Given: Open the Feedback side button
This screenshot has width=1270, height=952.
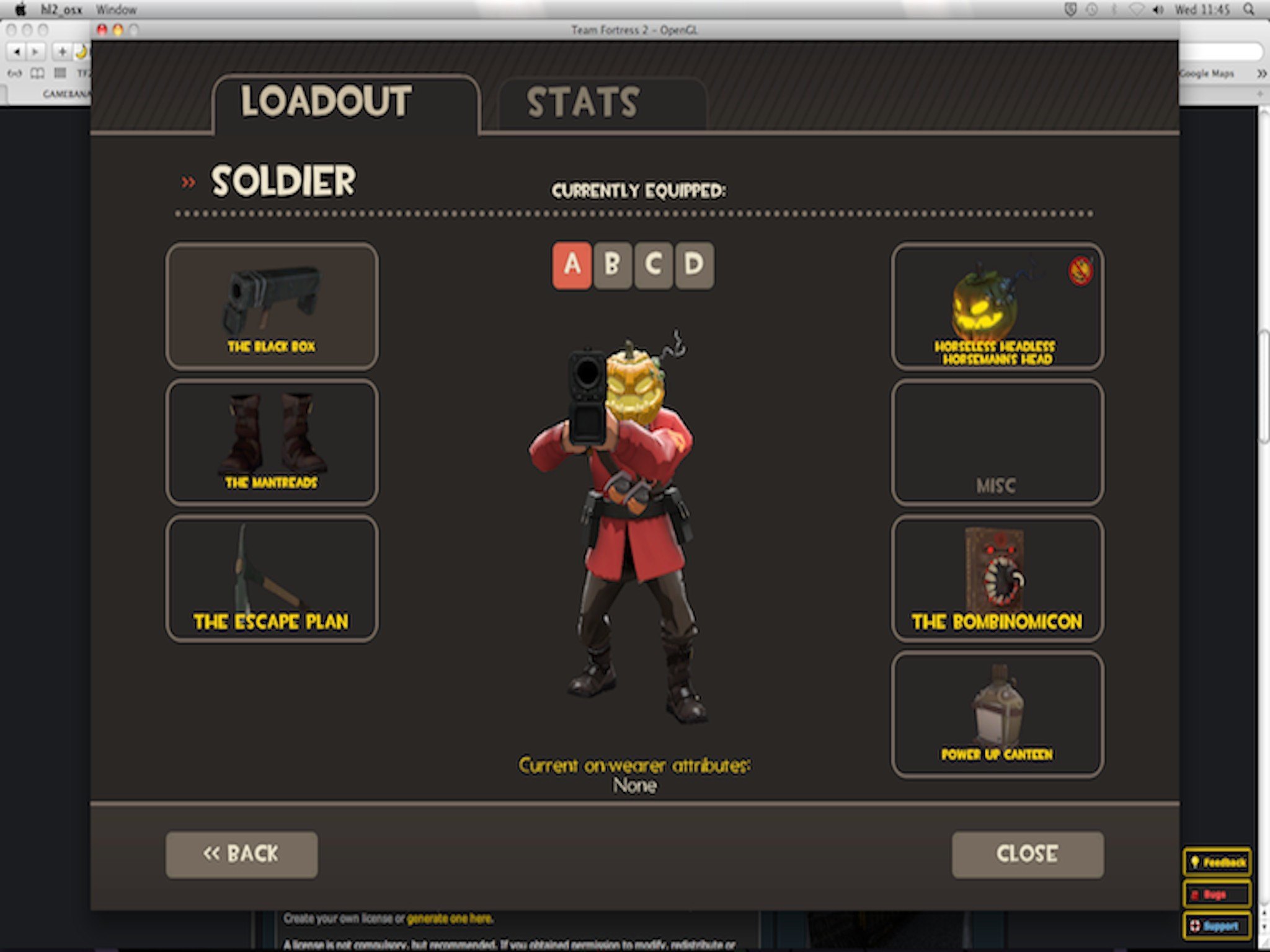Looking at the screenshot, I should pyautogui.click(x=1217, y=862).
